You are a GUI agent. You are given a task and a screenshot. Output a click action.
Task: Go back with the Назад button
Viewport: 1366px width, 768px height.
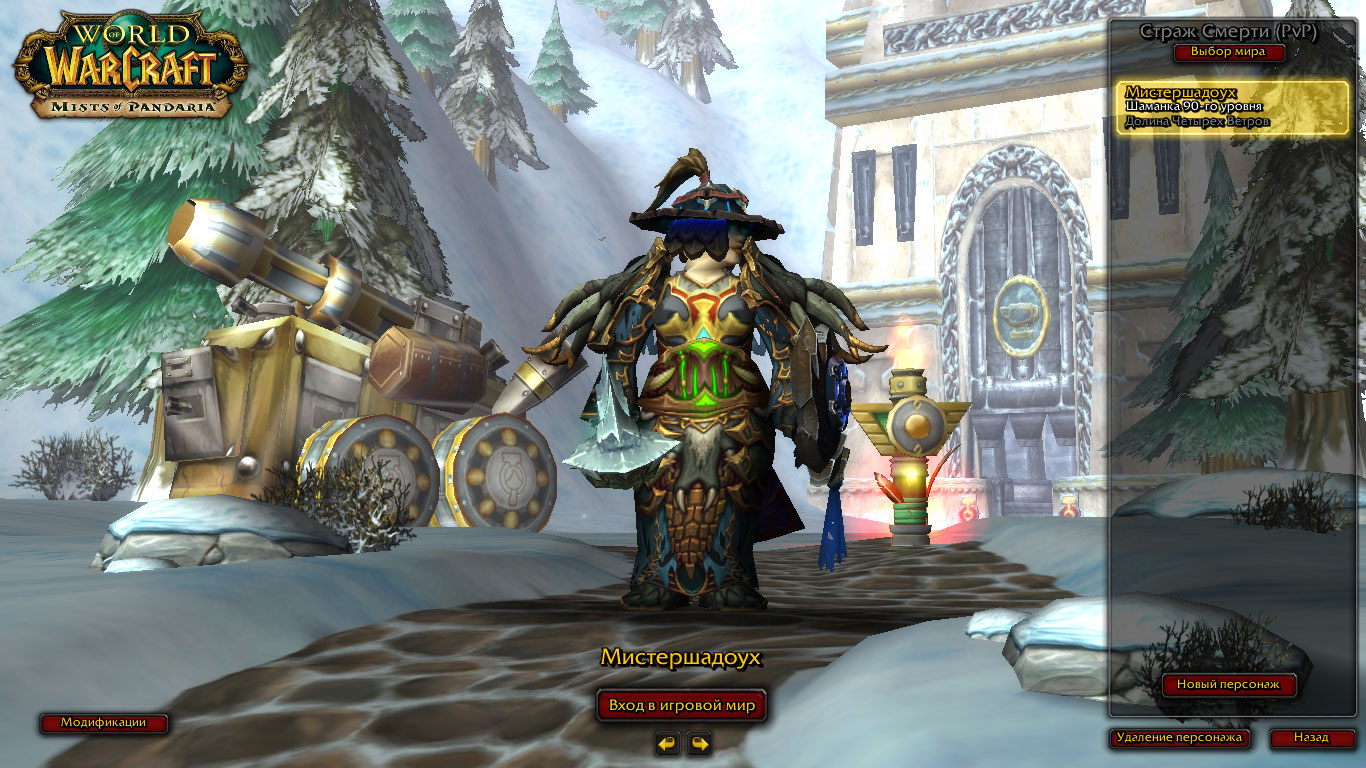click(x=1311, y=738)
